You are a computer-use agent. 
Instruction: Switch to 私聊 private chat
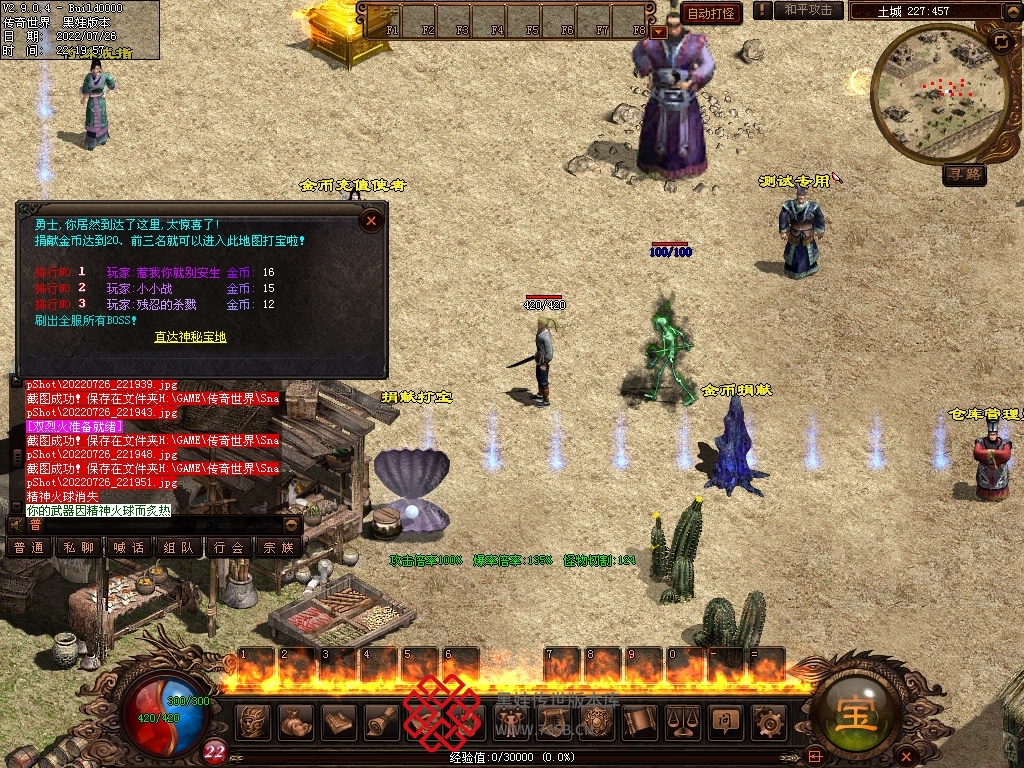point(79,547)
